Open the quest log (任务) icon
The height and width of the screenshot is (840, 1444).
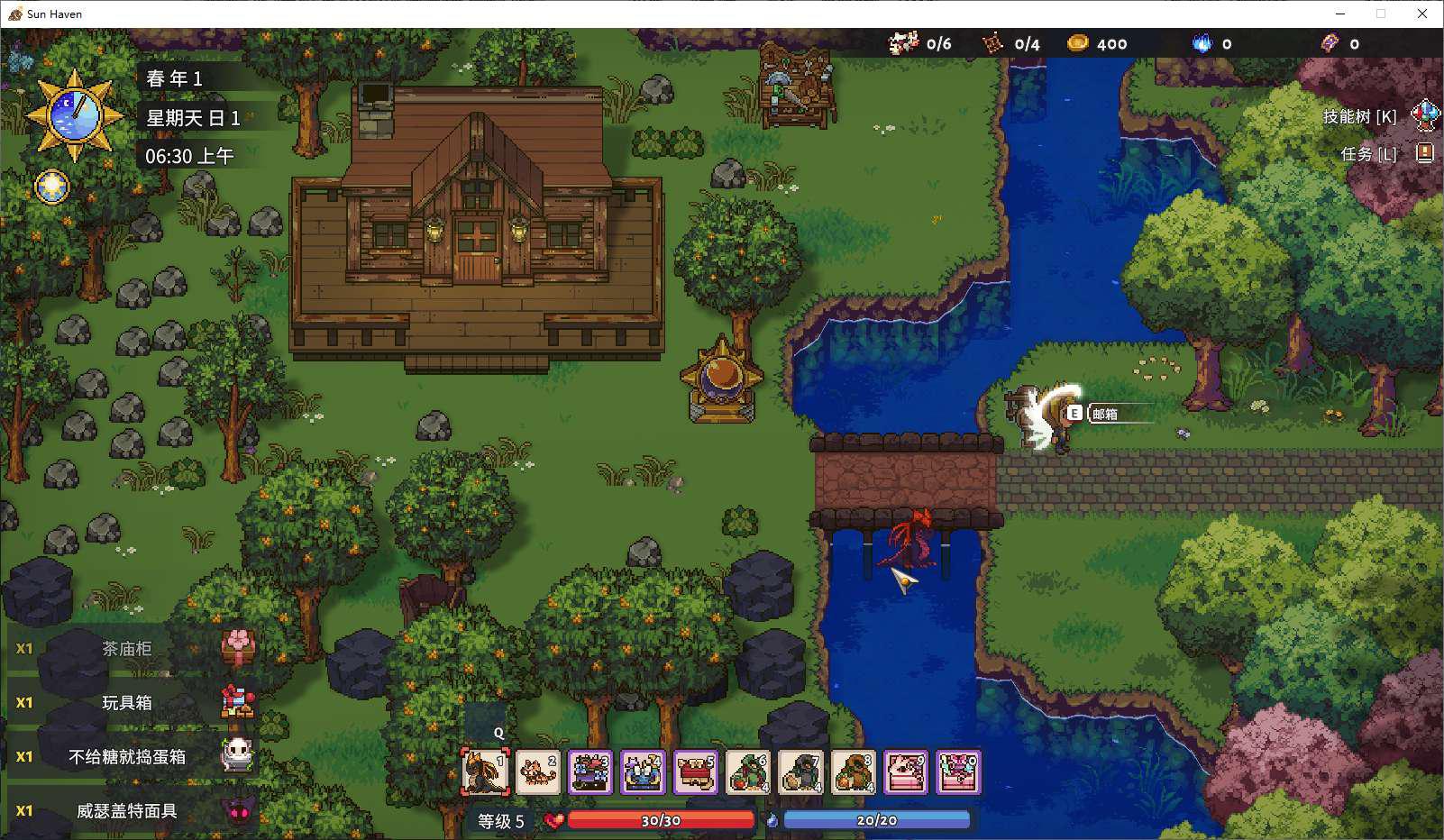1424,153
